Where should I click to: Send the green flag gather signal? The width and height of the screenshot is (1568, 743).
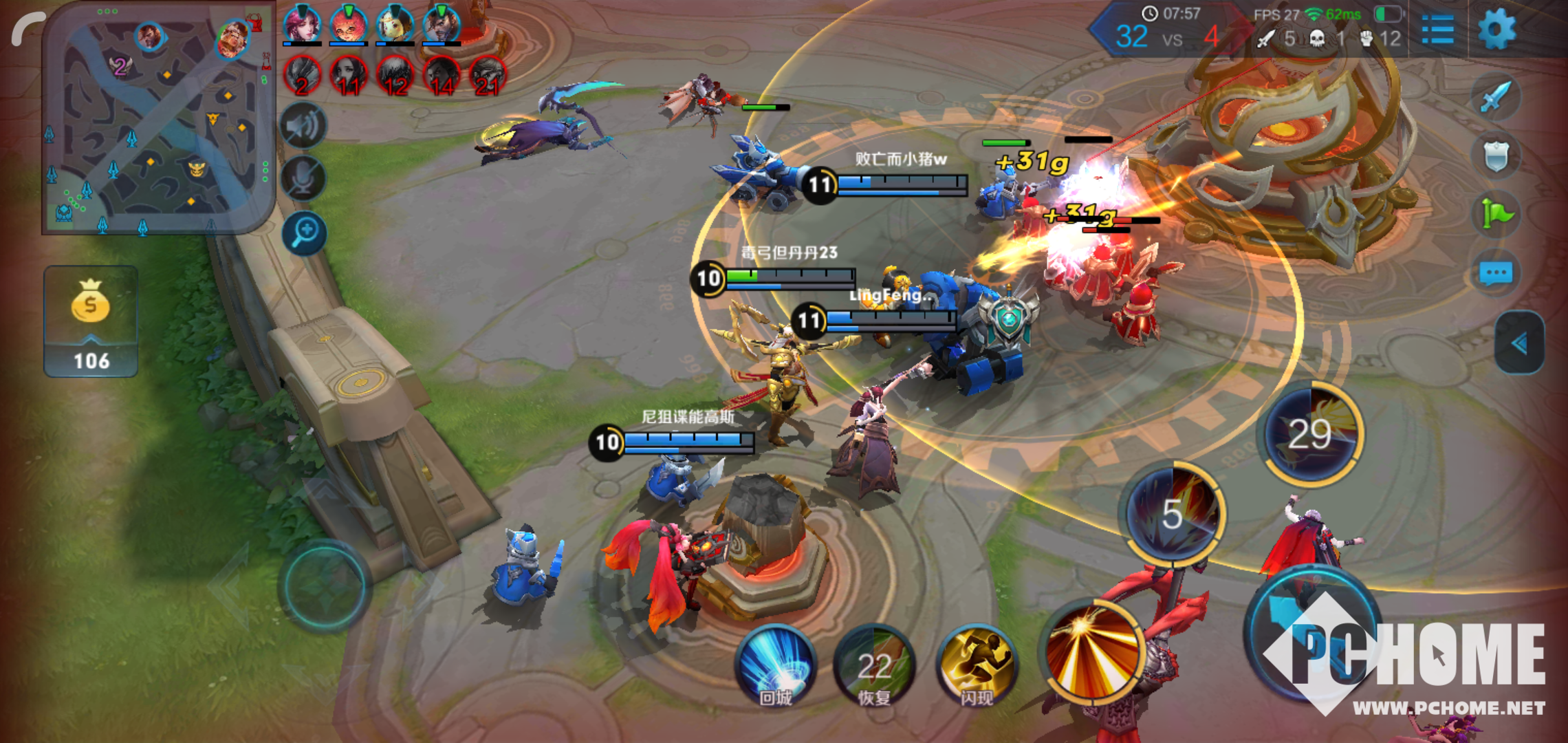[1496, 215]
